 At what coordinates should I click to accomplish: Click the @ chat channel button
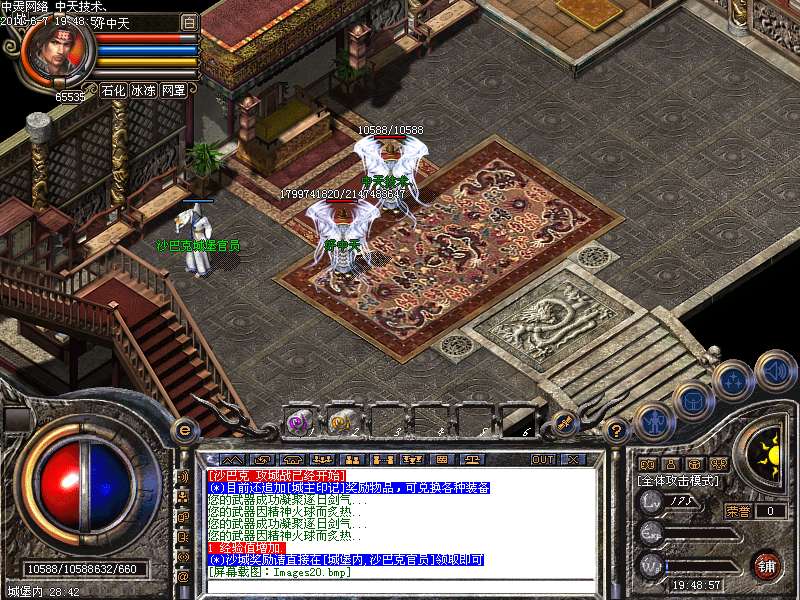183,576
